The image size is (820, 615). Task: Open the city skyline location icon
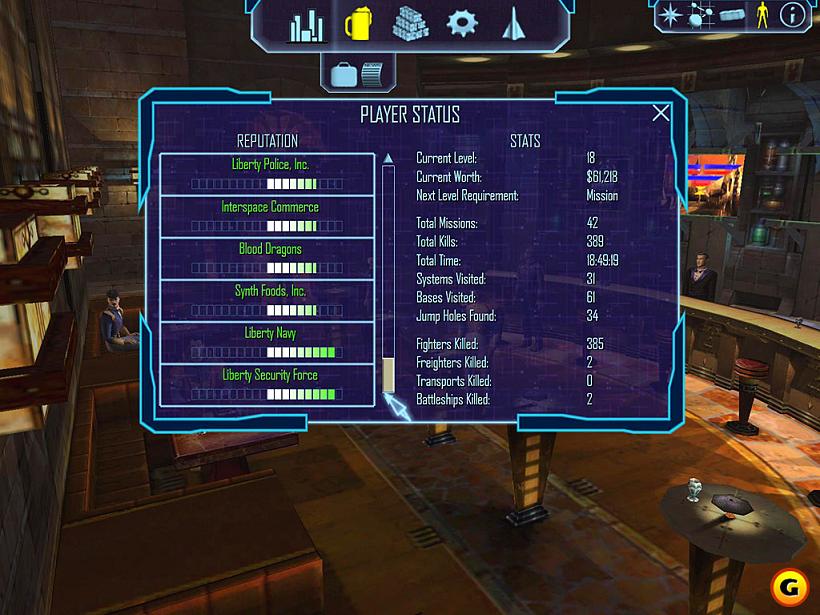click(308, 26)
